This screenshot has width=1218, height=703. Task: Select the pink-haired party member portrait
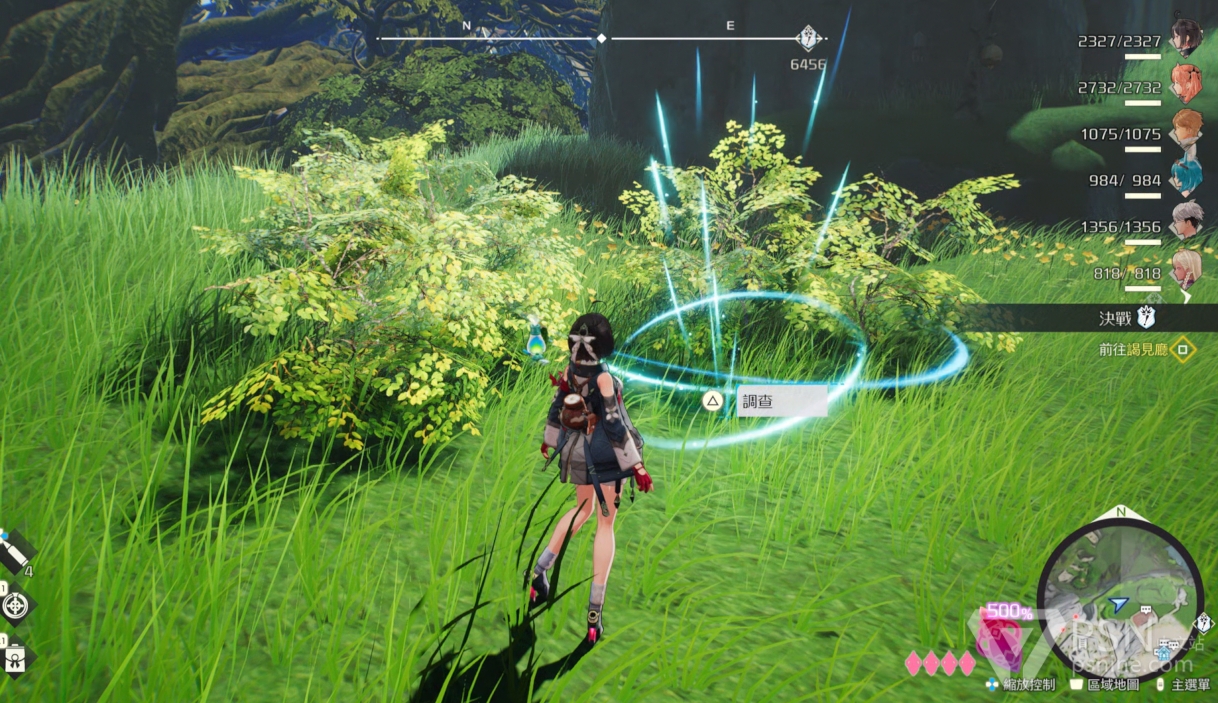tap(1186, 84)
